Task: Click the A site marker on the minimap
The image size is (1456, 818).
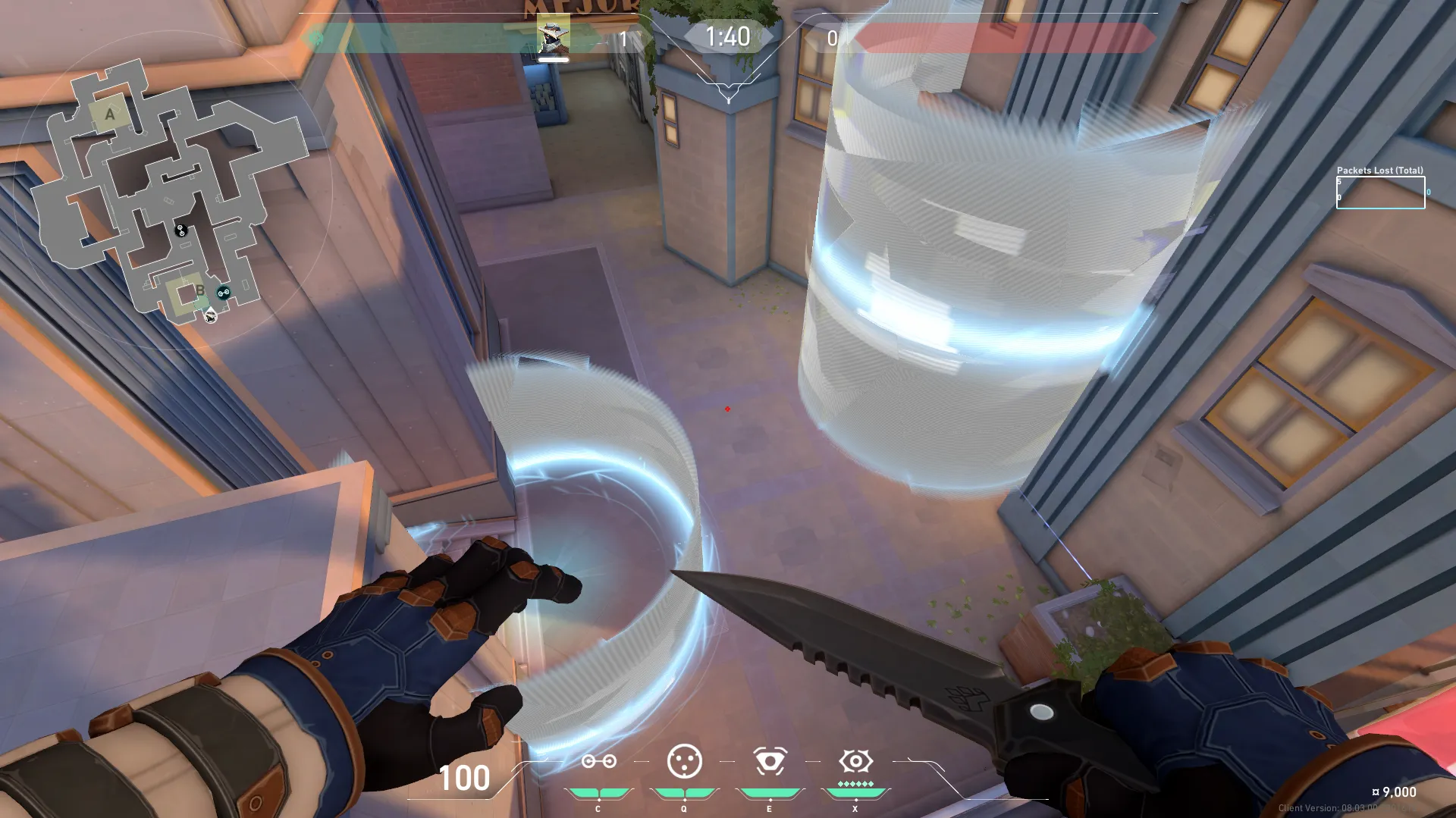Action: [110, 114]
